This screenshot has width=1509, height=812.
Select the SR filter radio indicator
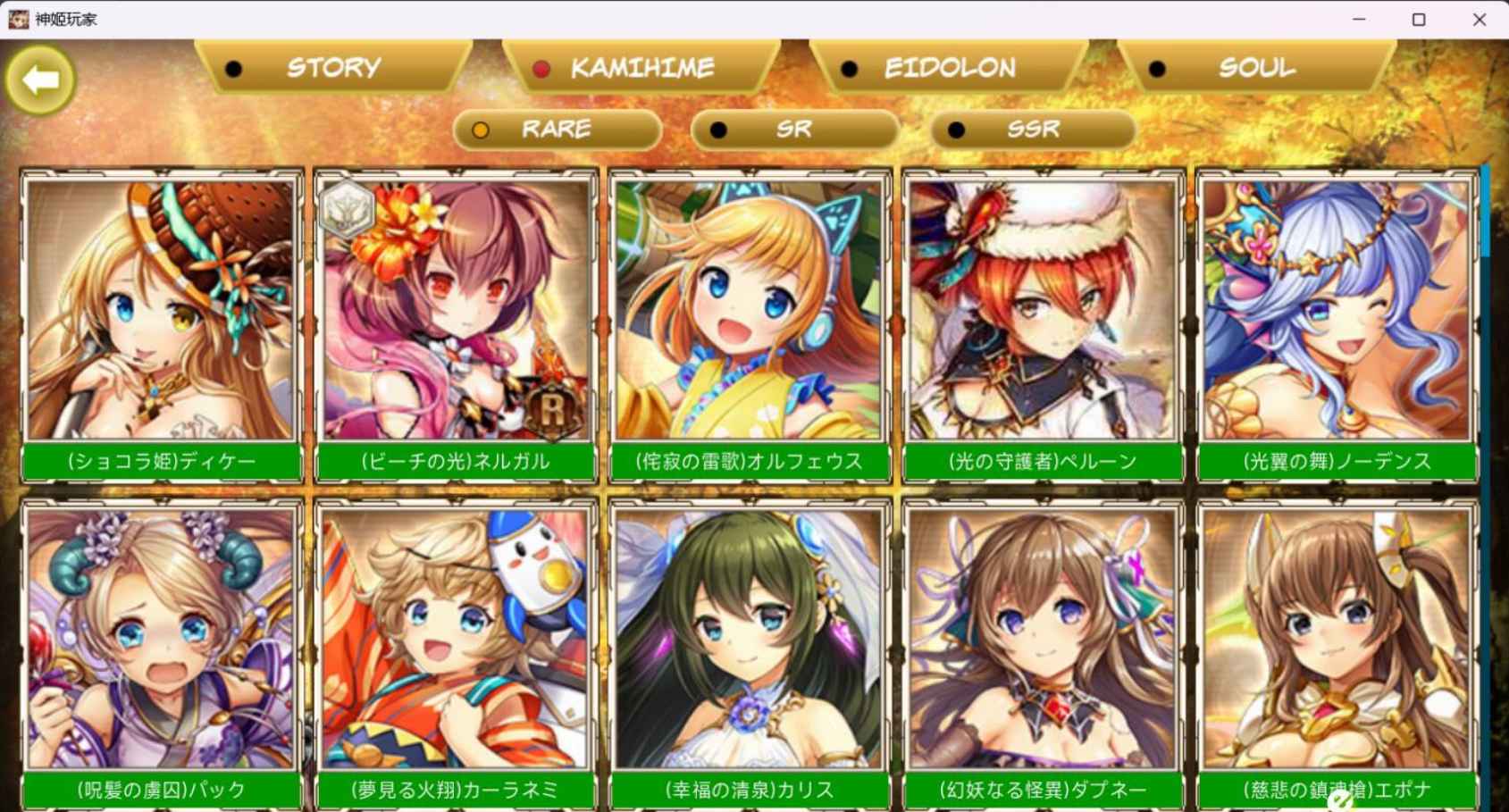tap(719, 130)
